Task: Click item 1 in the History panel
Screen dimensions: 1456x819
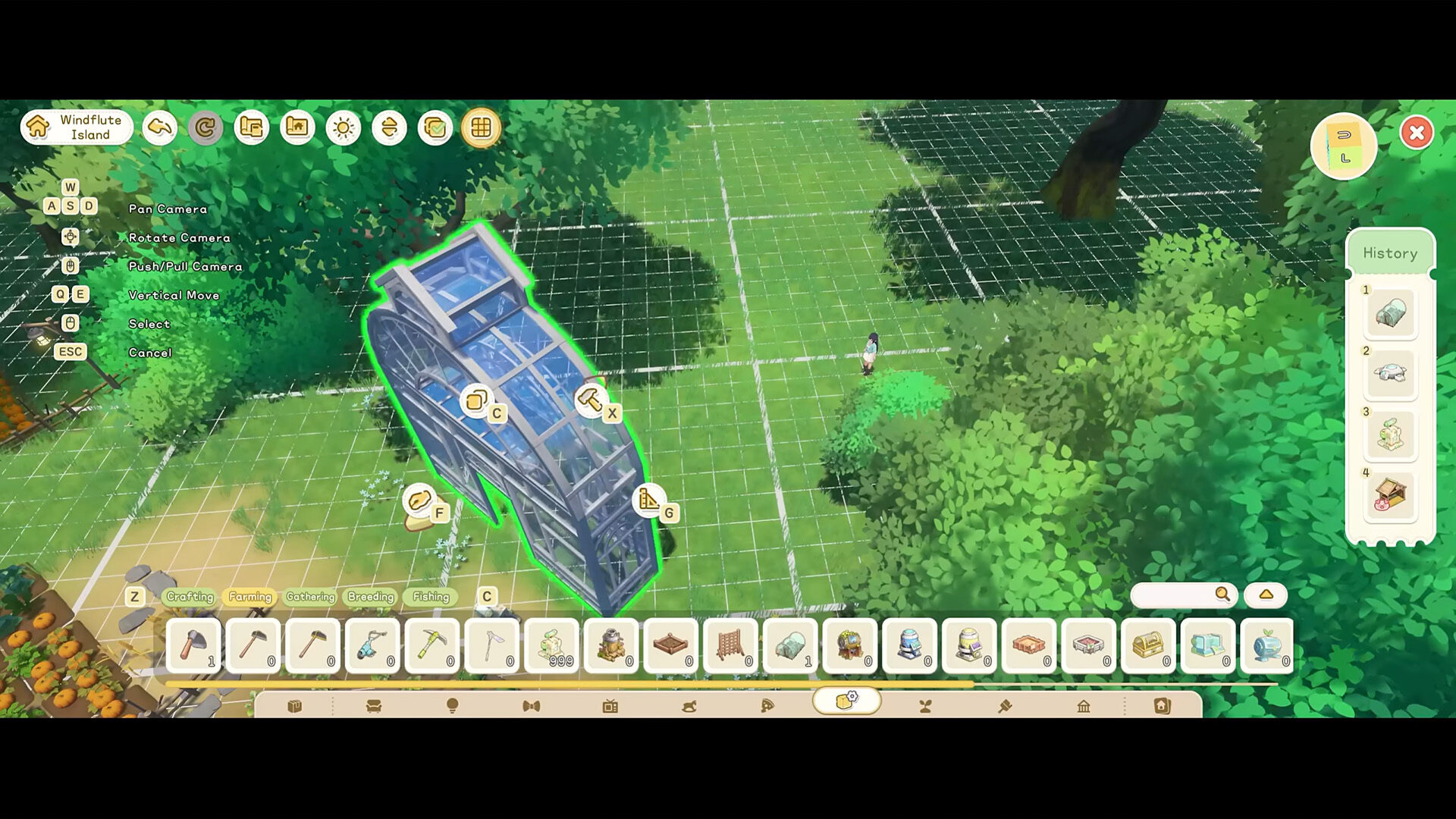Action: coord(1390,313)
